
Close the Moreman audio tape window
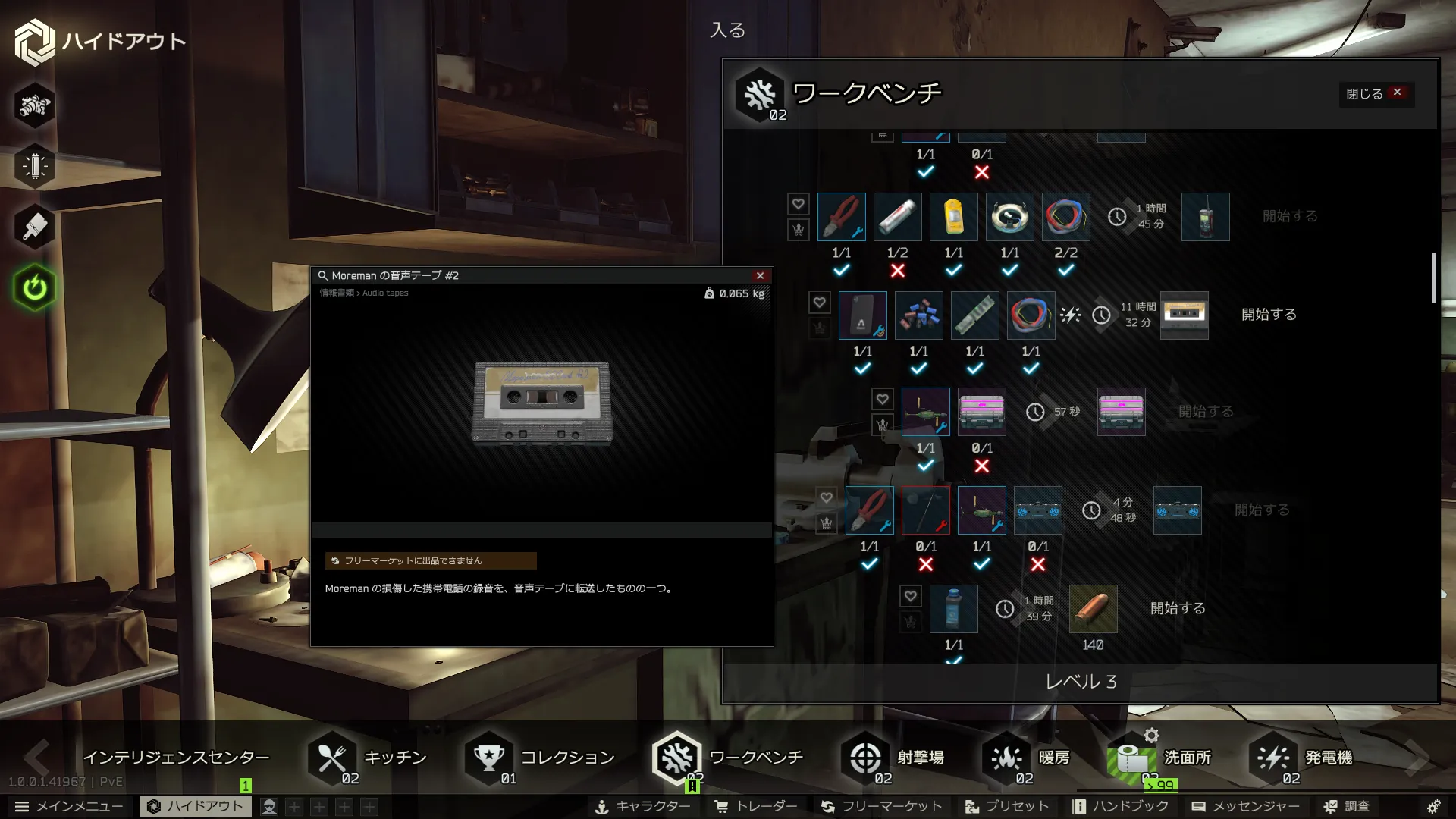point(760,275)
